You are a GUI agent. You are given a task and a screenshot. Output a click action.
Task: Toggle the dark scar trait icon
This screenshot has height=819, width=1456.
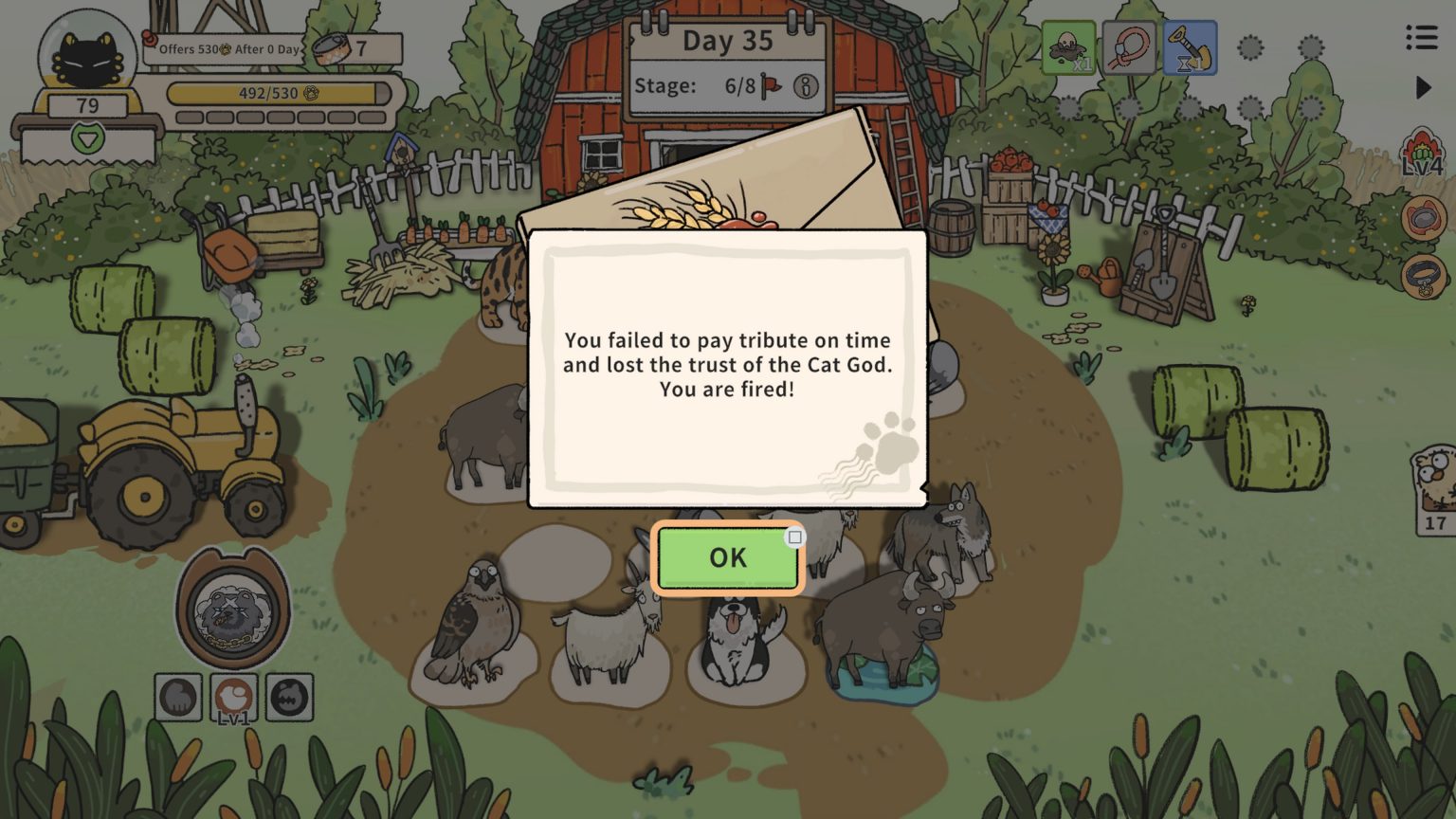pyautogui.click(x=290, y=697)
